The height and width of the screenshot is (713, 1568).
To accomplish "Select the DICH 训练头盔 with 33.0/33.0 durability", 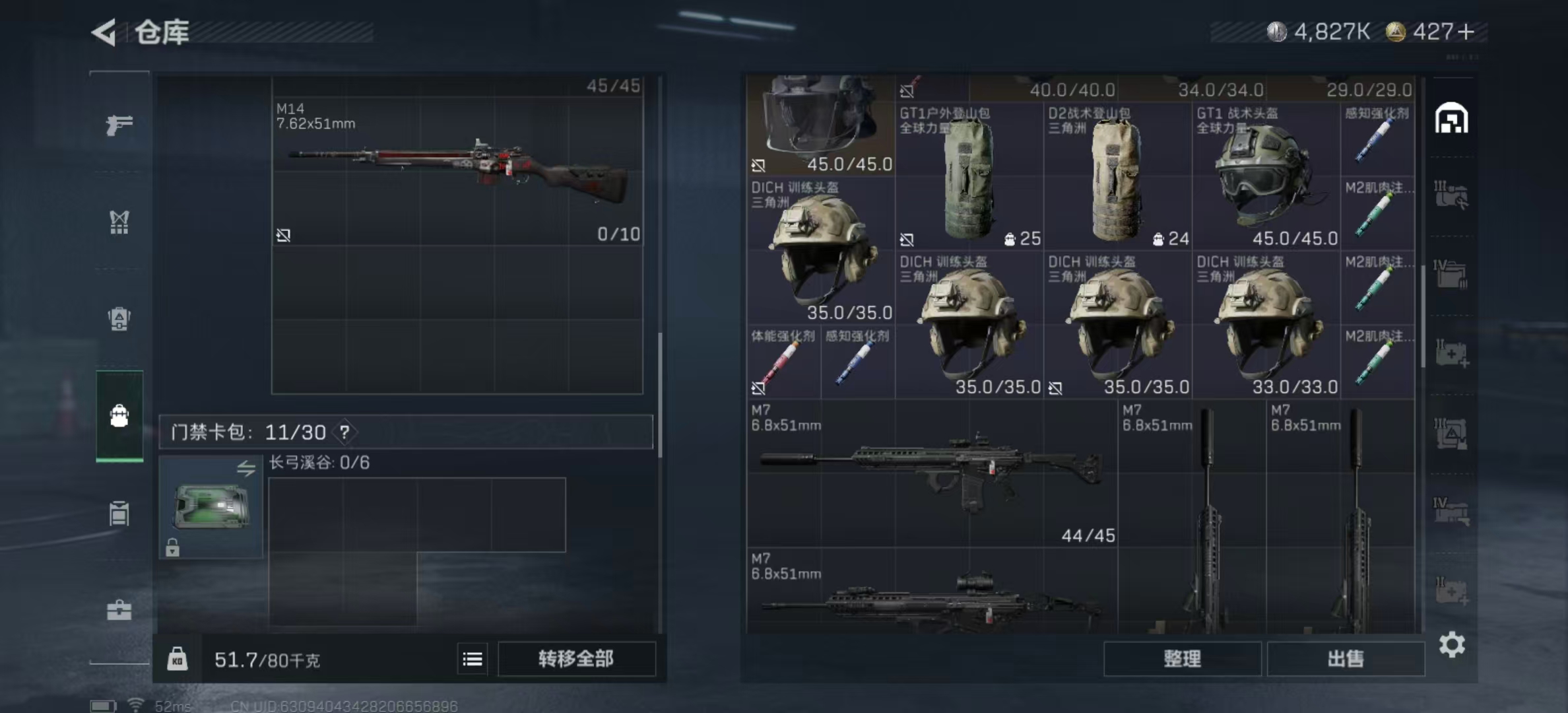I will coord(1265,325).
